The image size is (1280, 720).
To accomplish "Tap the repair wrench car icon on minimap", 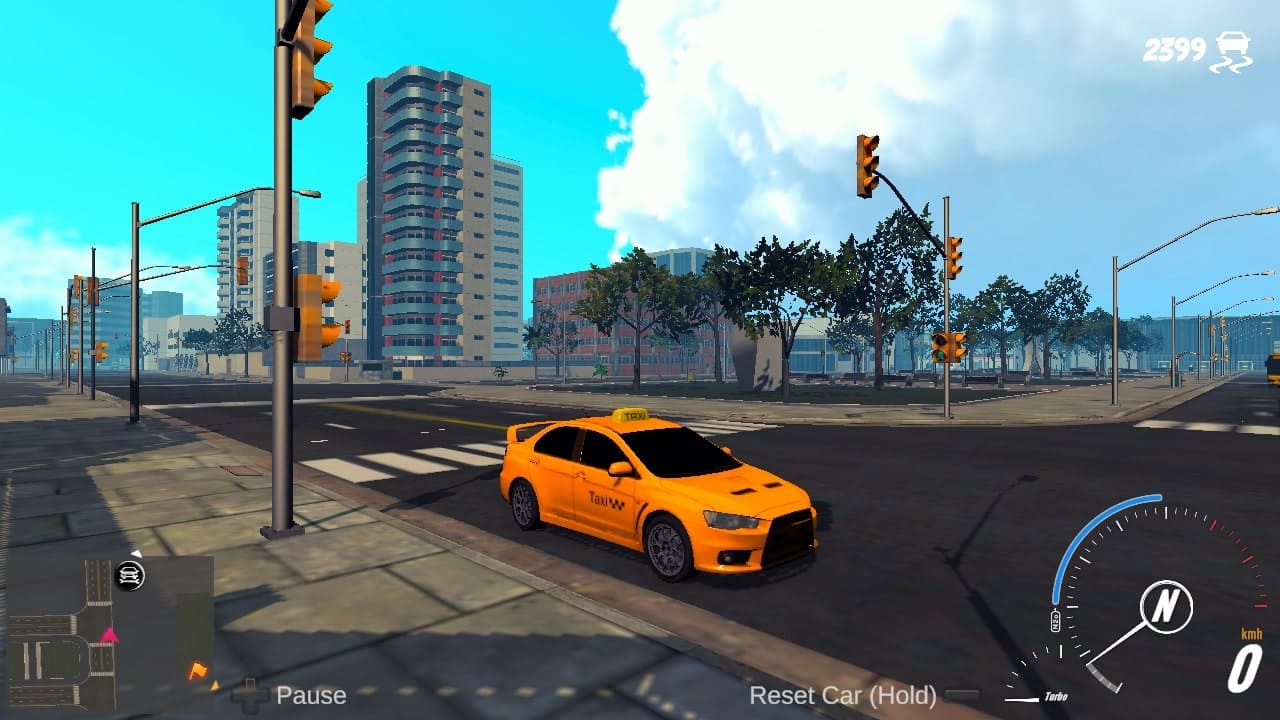I will tap(130, 575).
